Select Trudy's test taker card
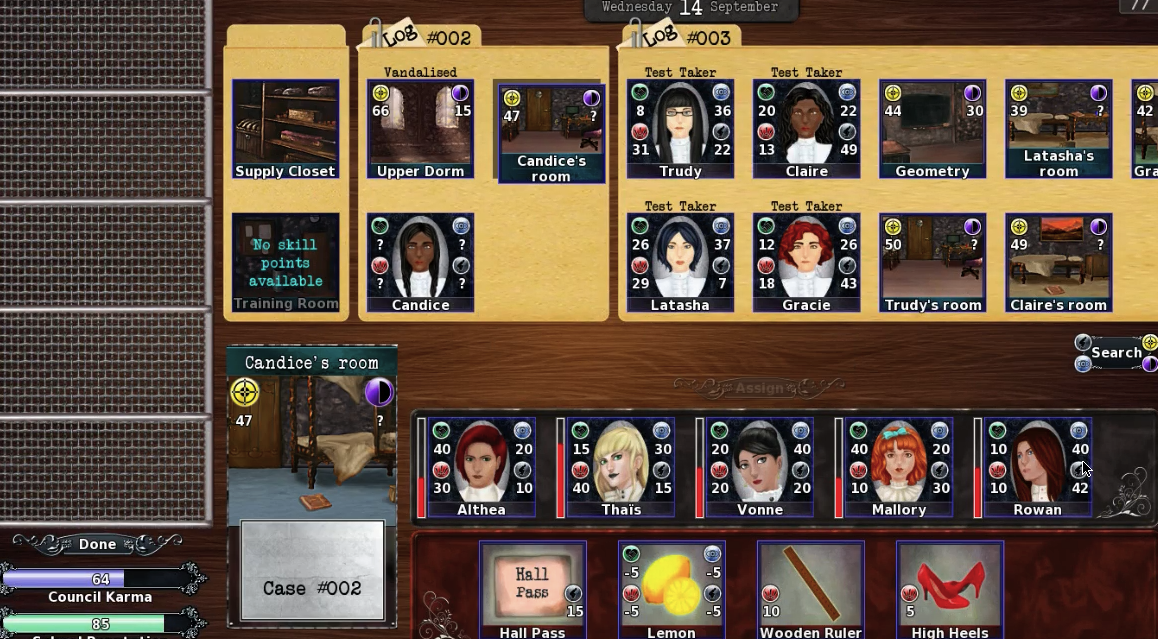 click(680, 130)
